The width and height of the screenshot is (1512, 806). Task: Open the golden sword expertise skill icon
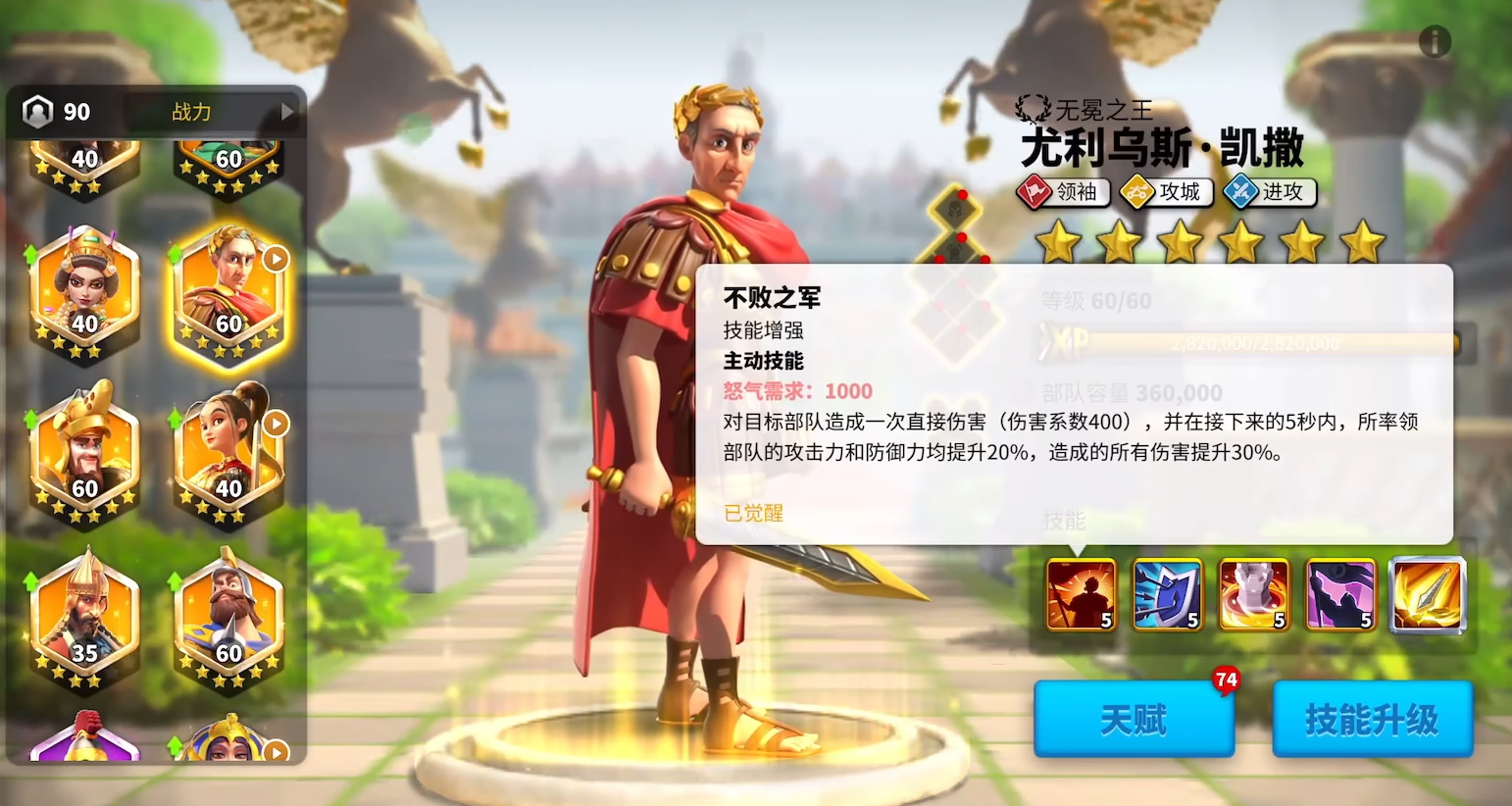[1427, 593]
